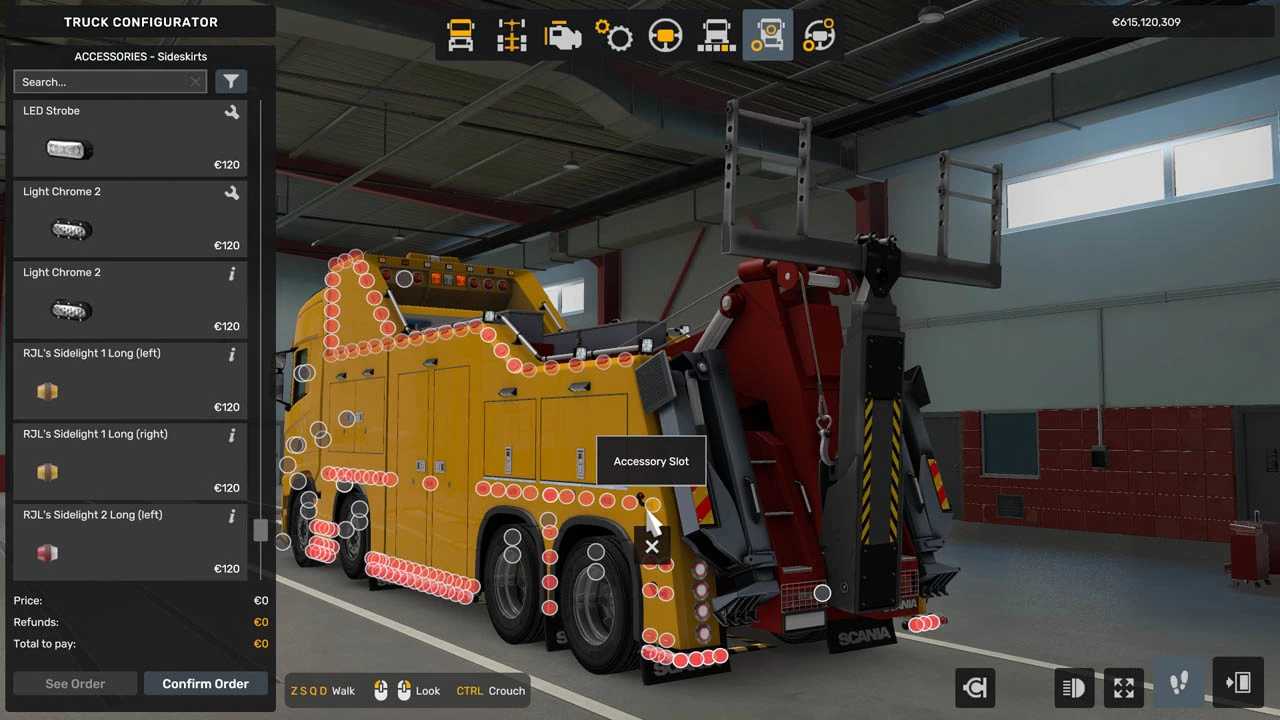Exit the configurator via door icon

pyautogui.click(x=1238, y=684)
